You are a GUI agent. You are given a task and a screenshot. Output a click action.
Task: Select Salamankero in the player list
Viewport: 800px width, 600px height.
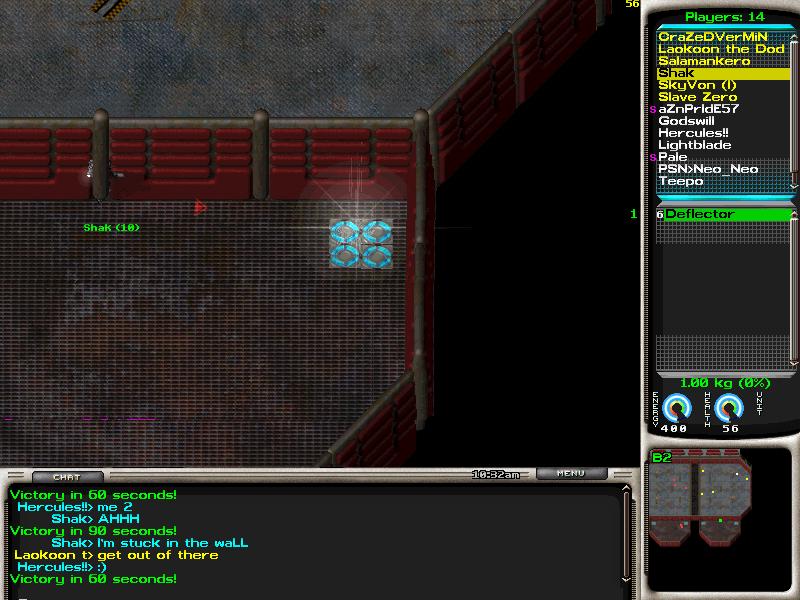[x=704, y=61]
